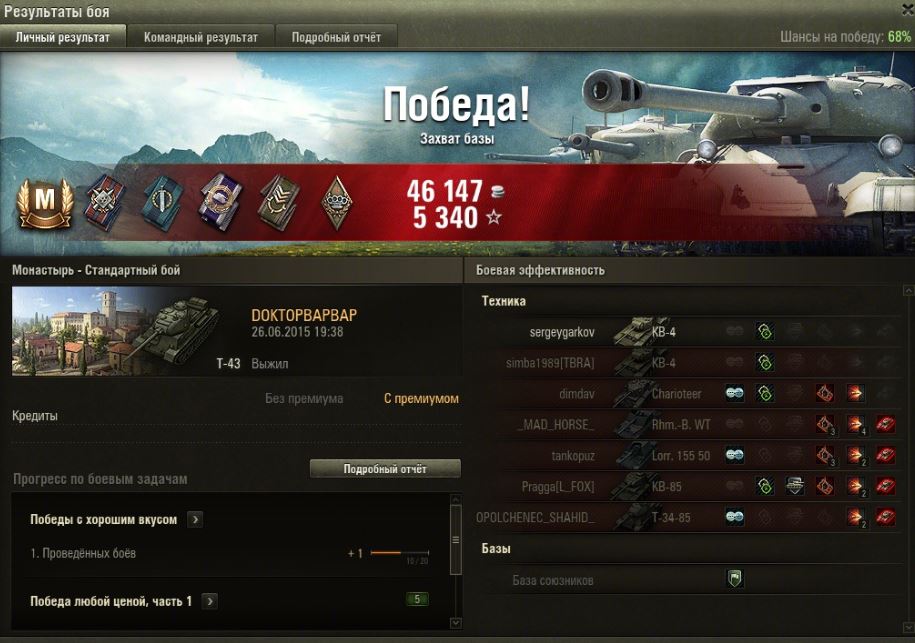Click the С премиумом column header

pyautogui.click(x=421, y=399)
